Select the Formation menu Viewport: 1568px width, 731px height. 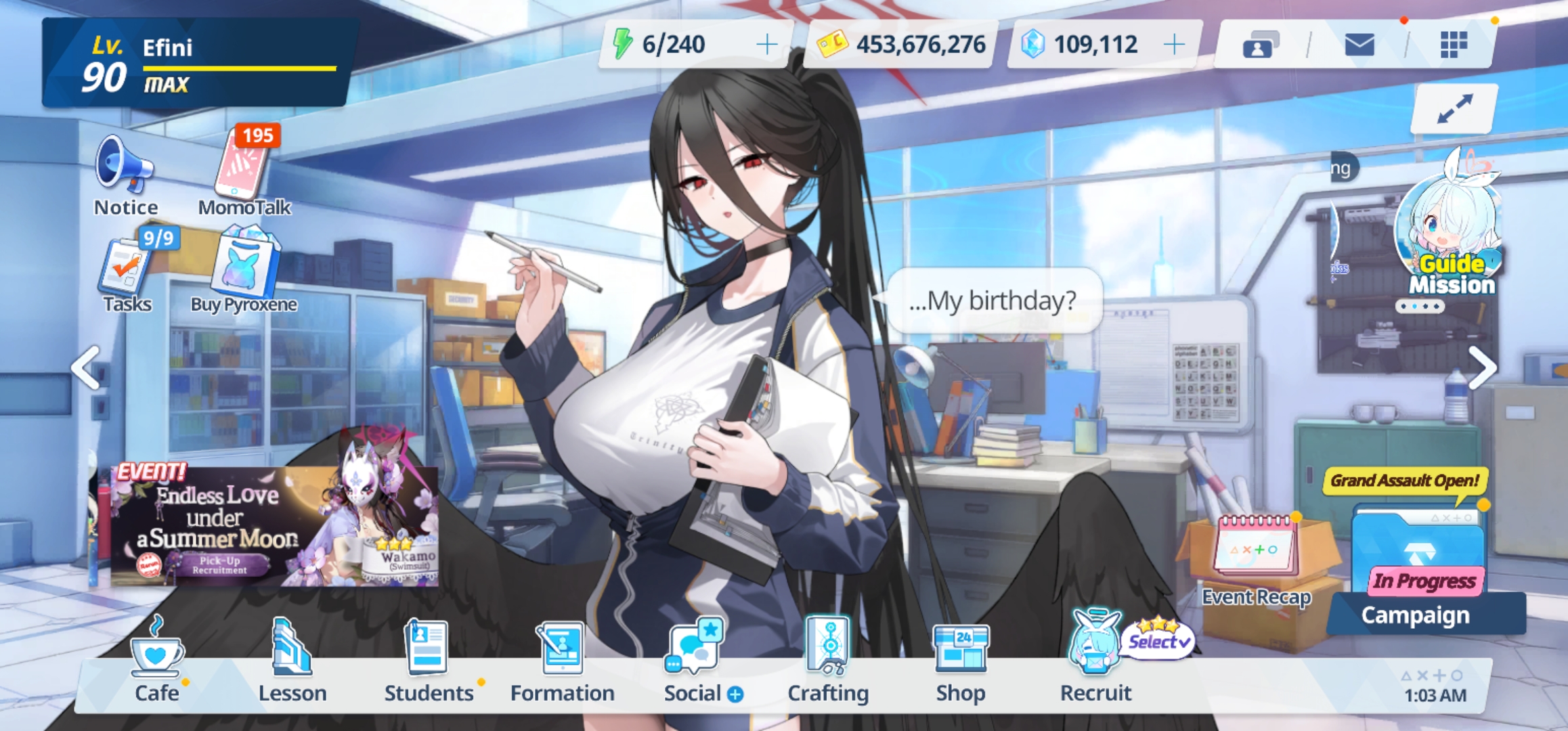[x=562, y=660]
